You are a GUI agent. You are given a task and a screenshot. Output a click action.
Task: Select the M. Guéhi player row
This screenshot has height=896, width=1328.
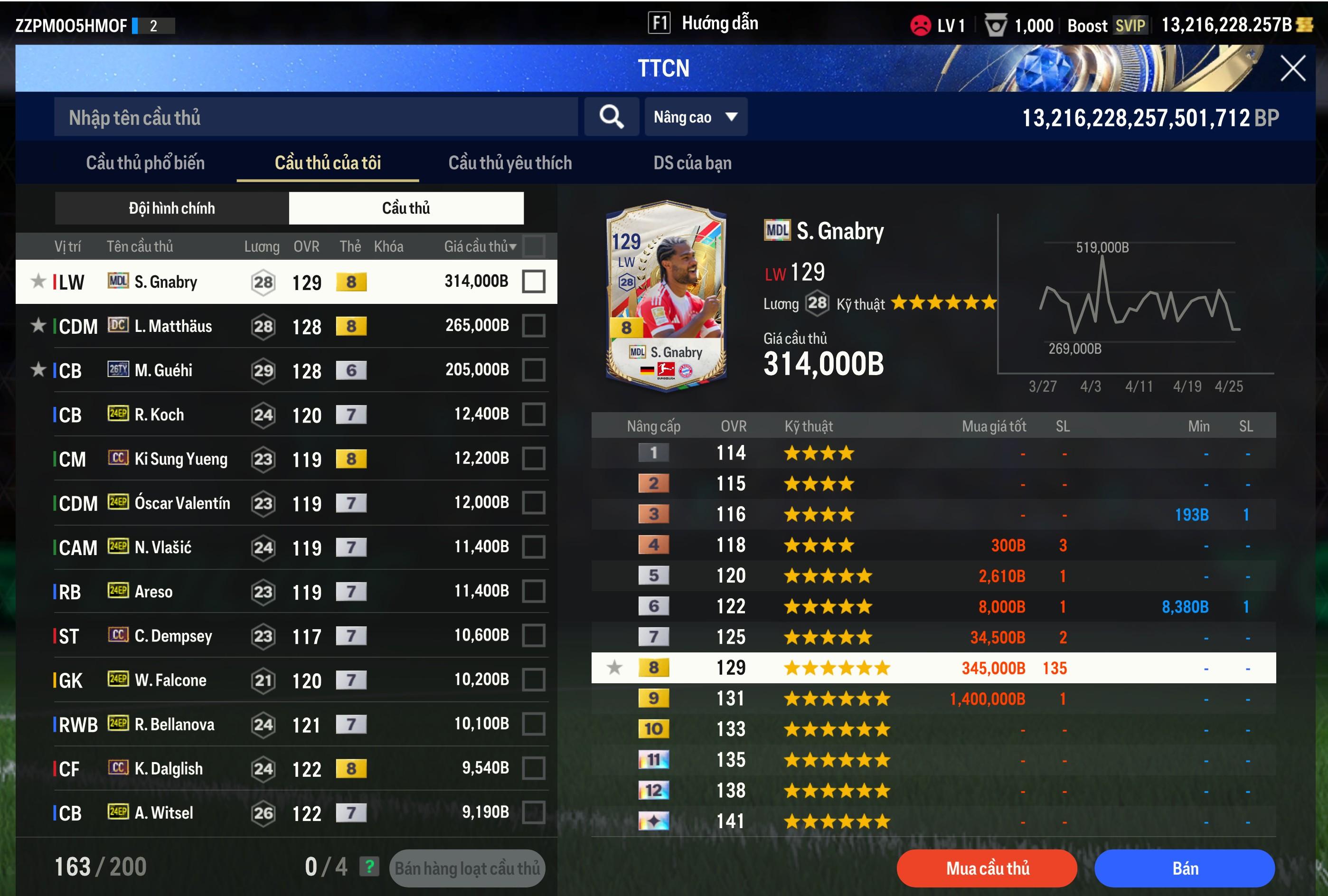pyautogui.click(x=286, y=370)
